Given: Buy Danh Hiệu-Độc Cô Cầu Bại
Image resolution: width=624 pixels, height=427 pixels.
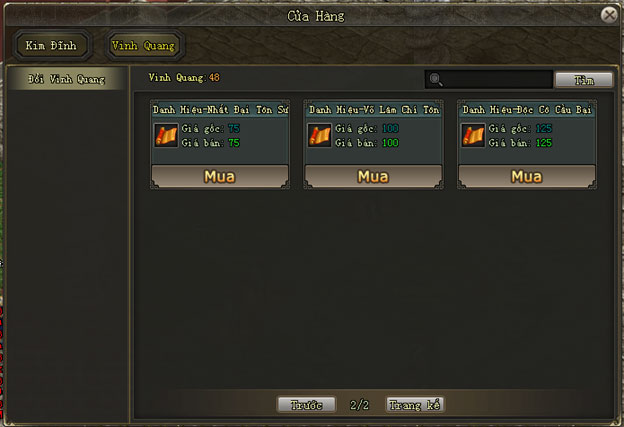Looking at the screenshot, I should (526, 177).
